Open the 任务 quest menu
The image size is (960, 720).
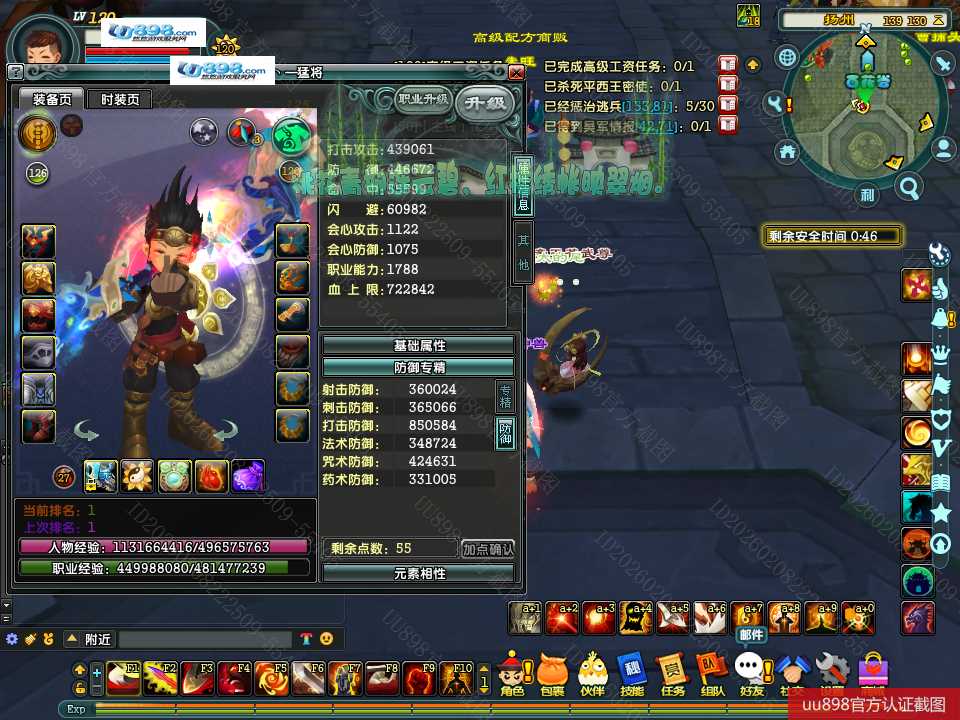pyautogui.click(x=673, y=673)
